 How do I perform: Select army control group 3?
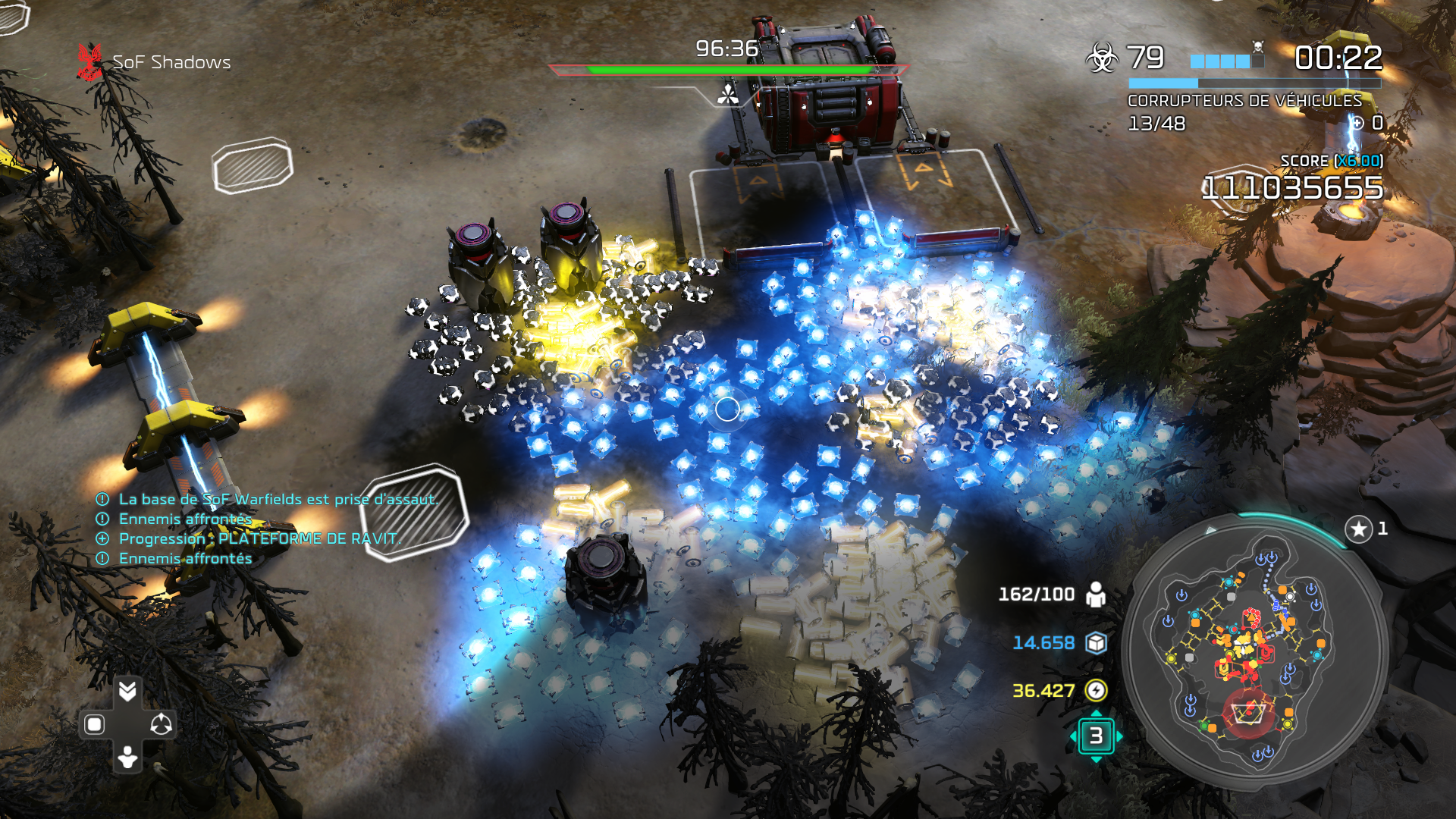[1096, 736]
